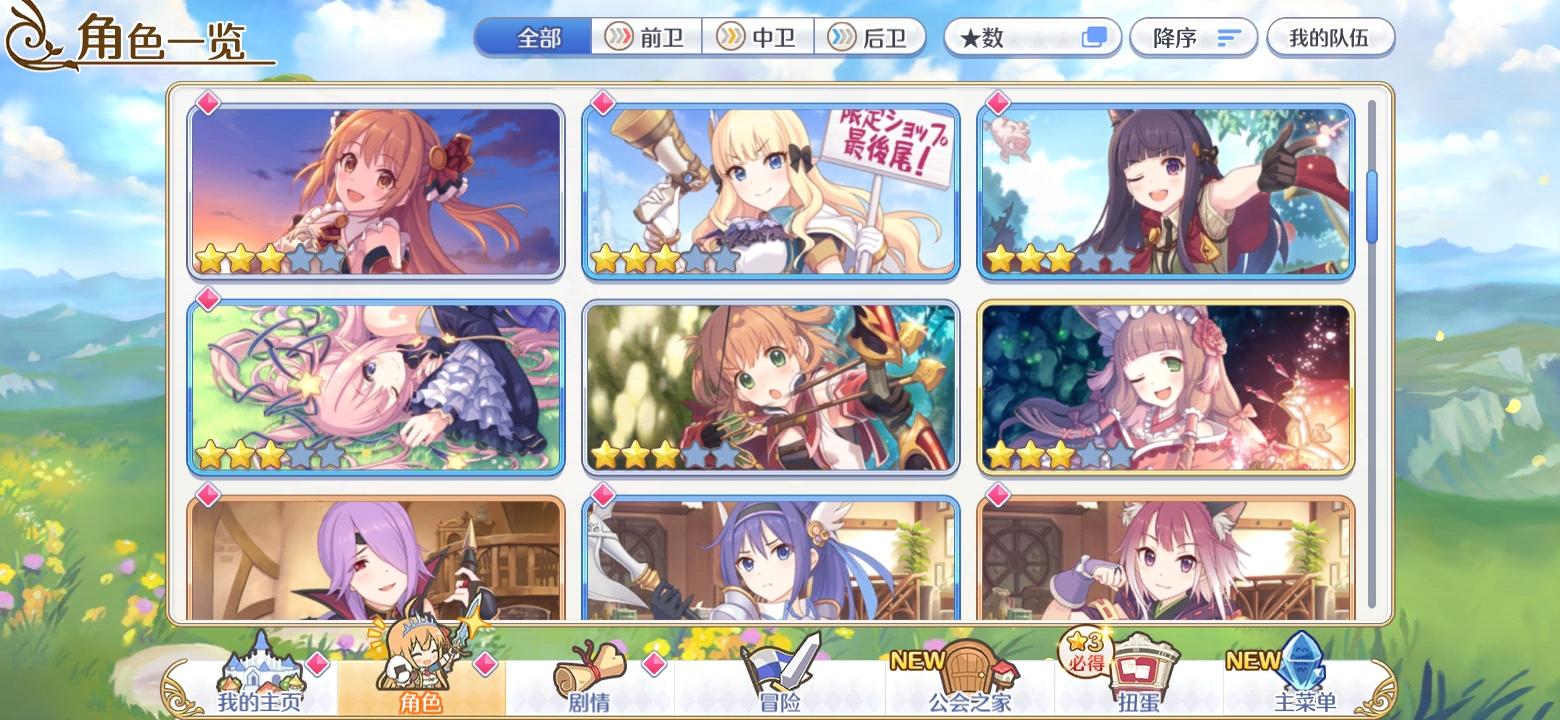This screenshot has height=720, width=1560.
Task: Open the archer character's card
Action: point(769,387)
